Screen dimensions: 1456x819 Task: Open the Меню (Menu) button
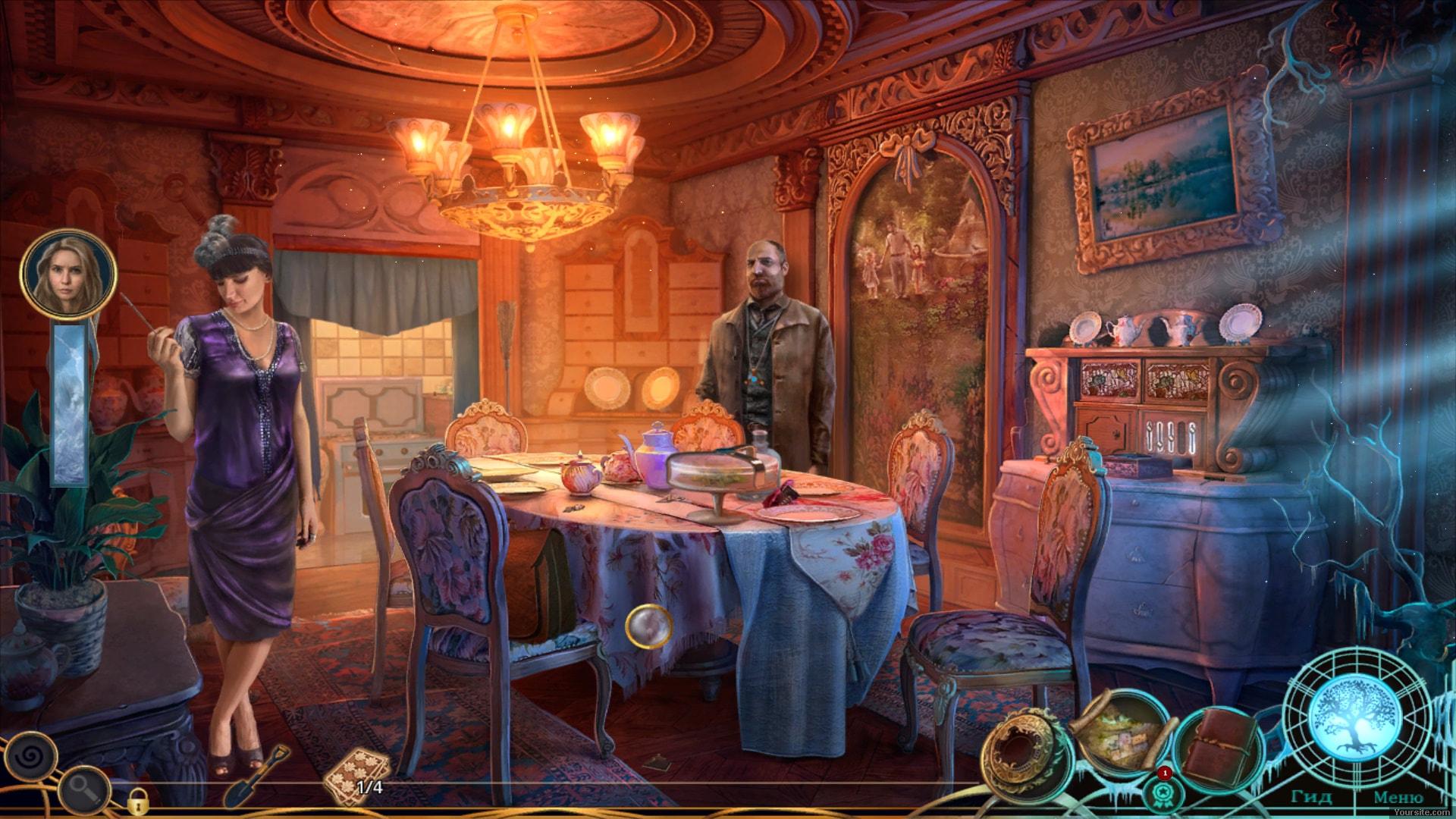(x=1398, y=797)
